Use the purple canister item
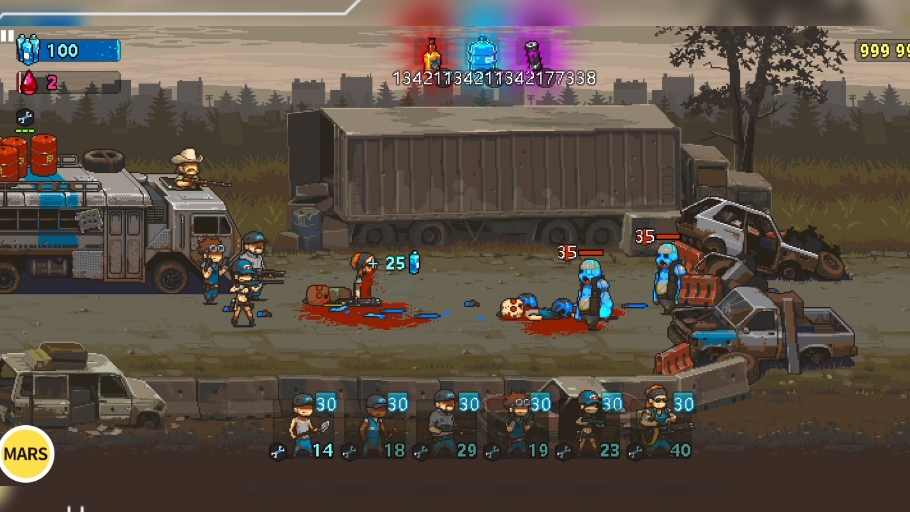 (534, 54)
